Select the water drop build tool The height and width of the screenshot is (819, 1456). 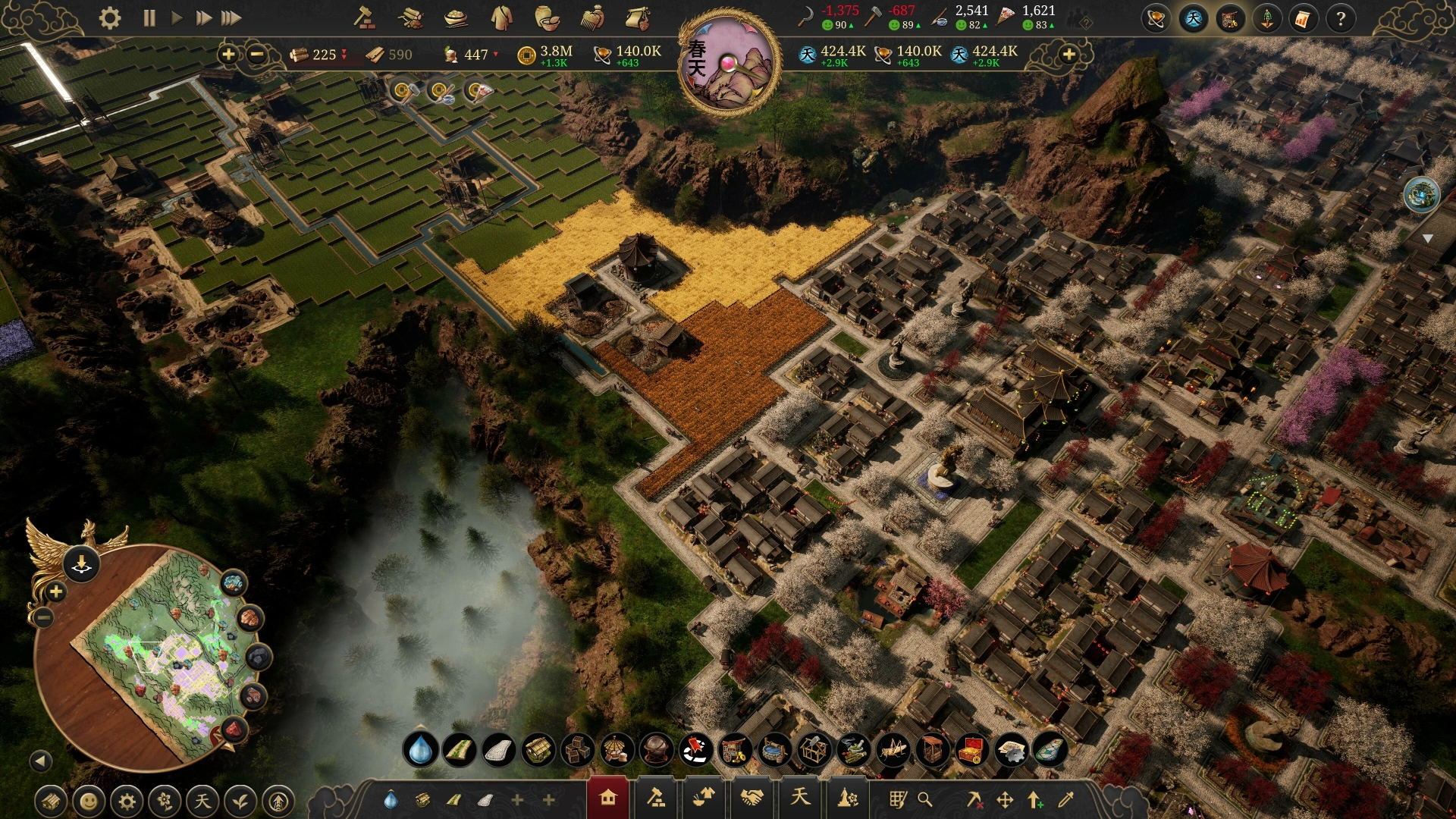(x=420, y=751)
